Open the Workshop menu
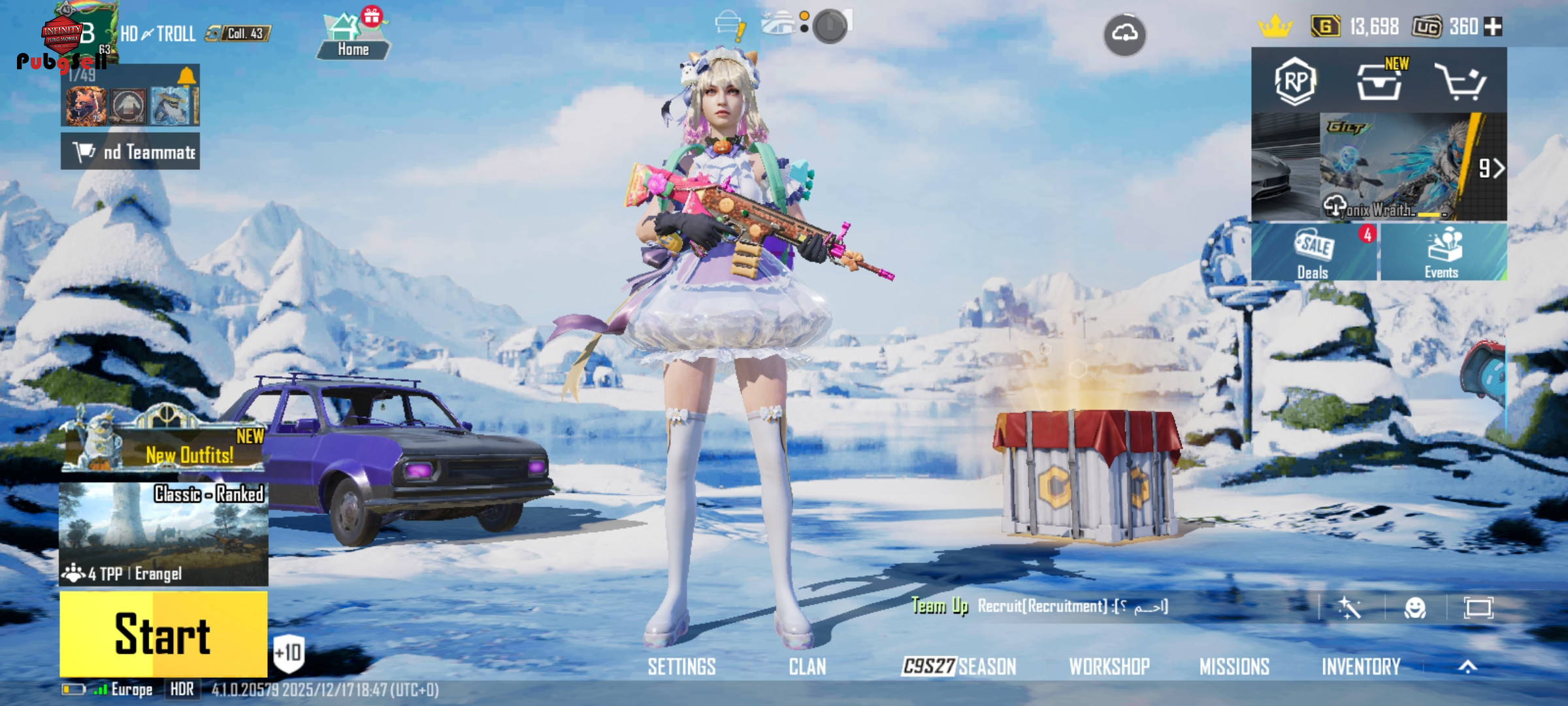1568x706 pixels. pyautogui.click(x=1109, y=667)
